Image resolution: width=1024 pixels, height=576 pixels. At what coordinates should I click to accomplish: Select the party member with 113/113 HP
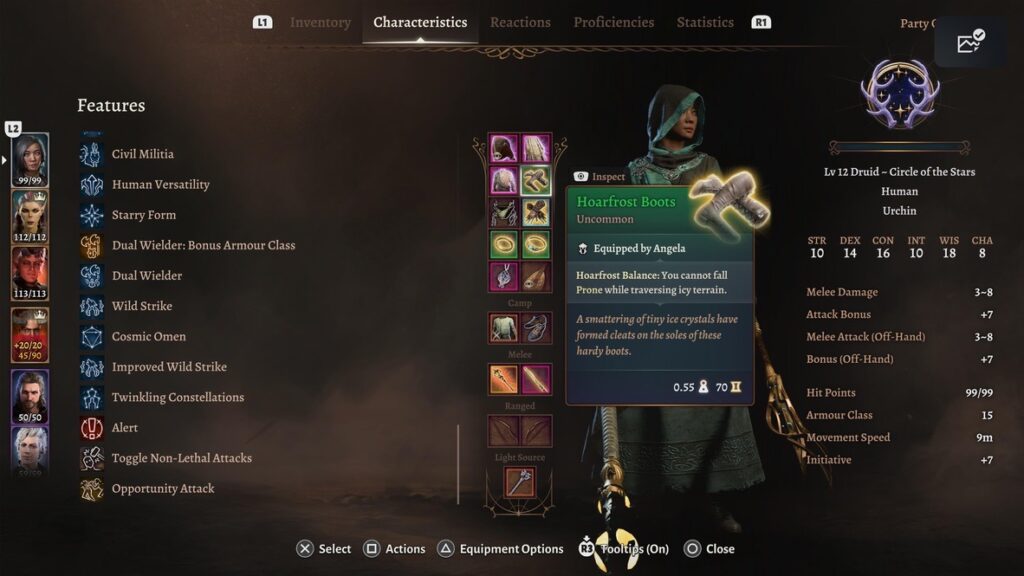(30, 273)
